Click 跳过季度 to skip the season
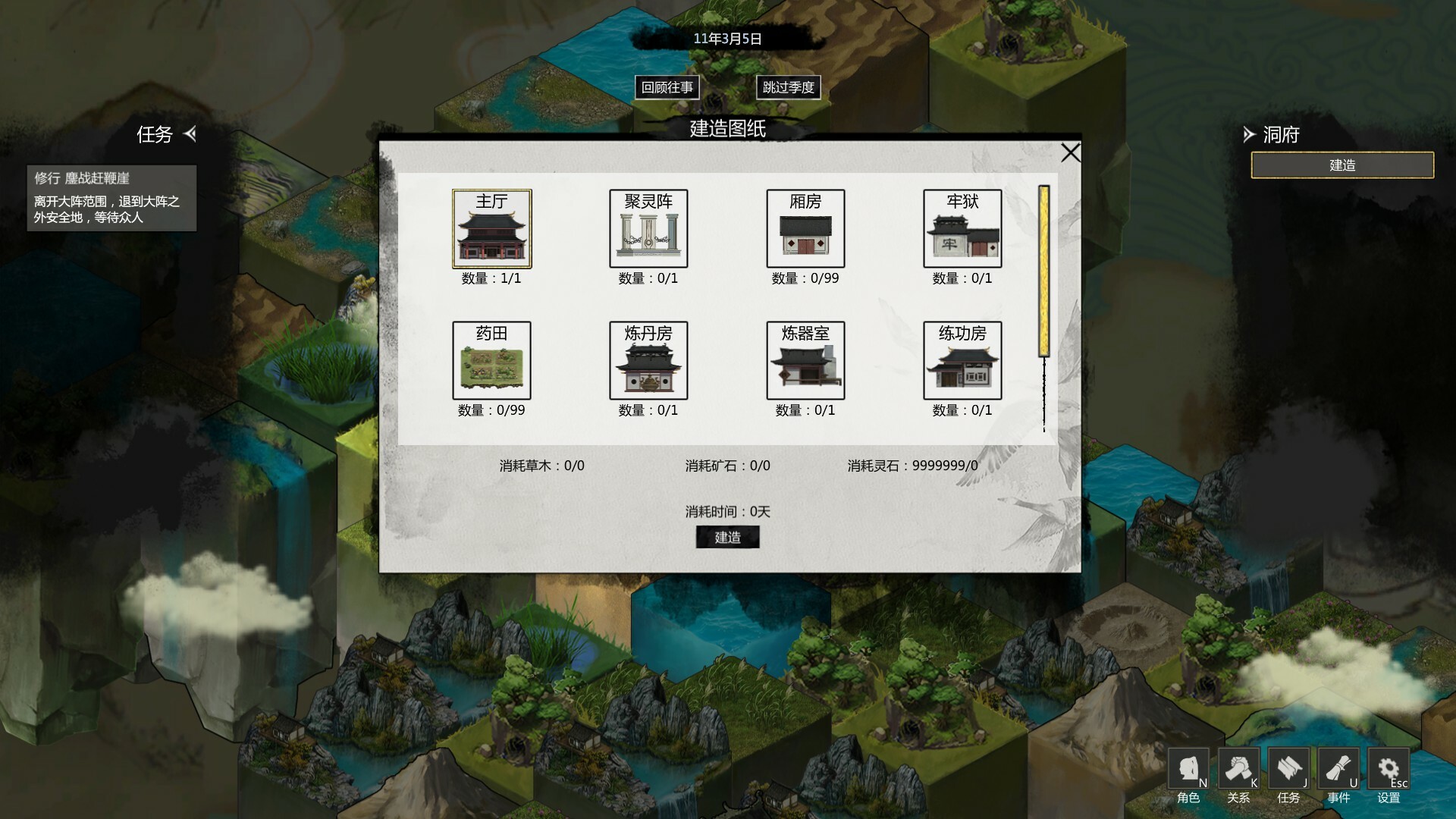Viewport: 1456px width, 819px height. tap(788, 87)
